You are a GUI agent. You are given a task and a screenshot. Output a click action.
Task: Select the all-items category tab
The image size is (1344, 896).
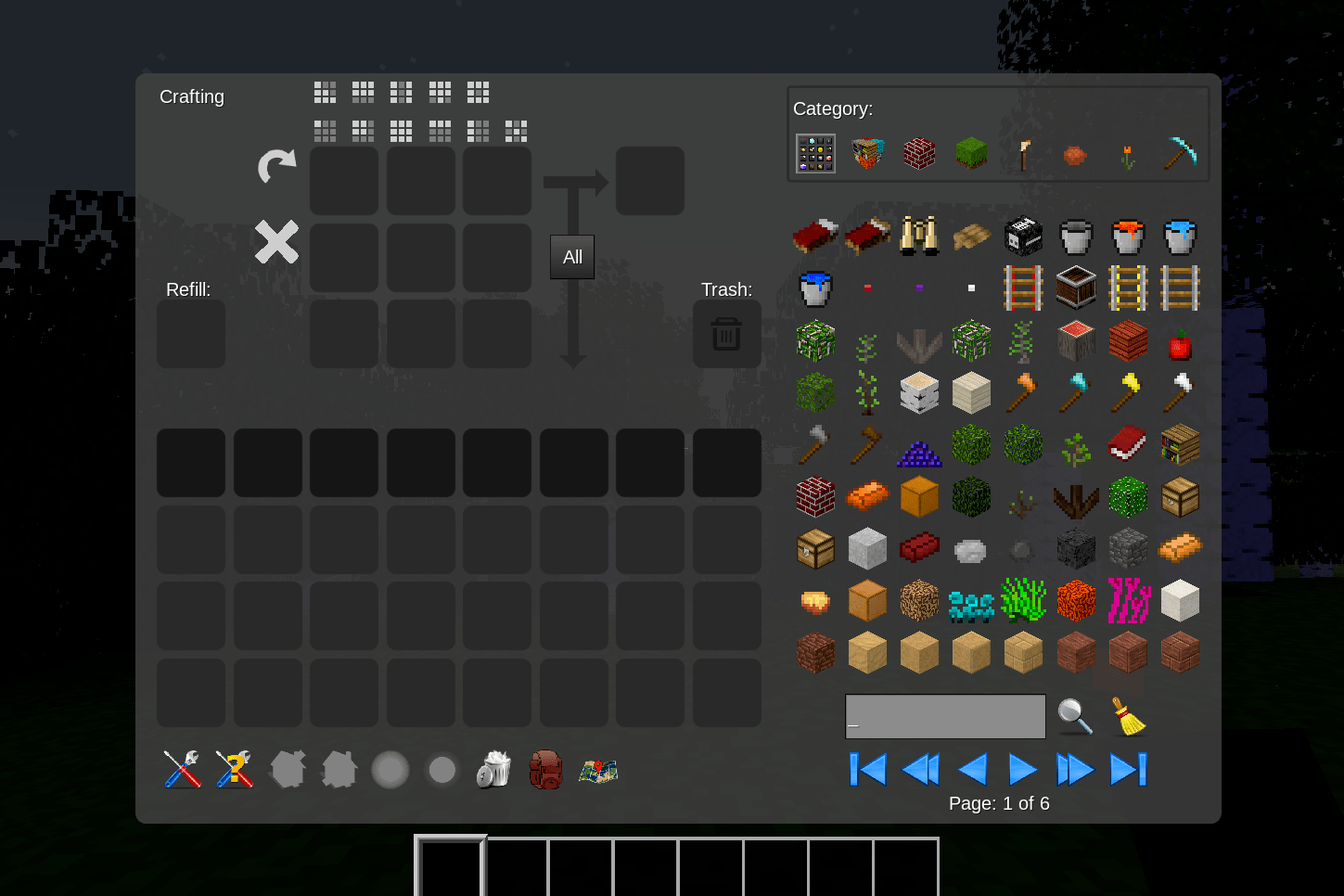[x=815, y=154]
